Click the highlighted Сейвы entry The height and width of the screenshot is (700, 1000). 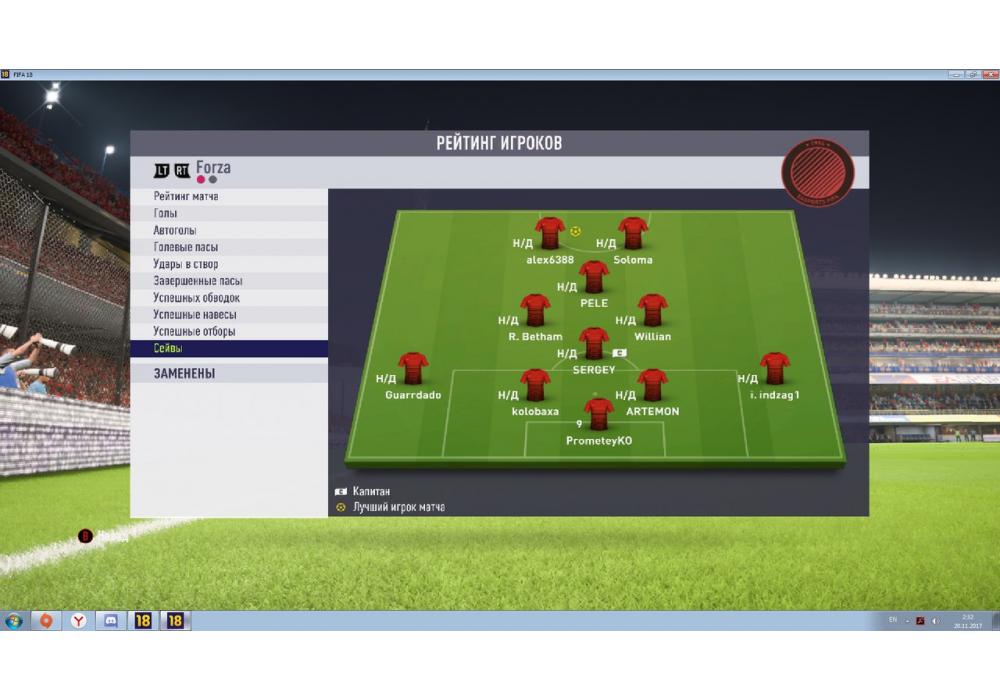(168, 349)
